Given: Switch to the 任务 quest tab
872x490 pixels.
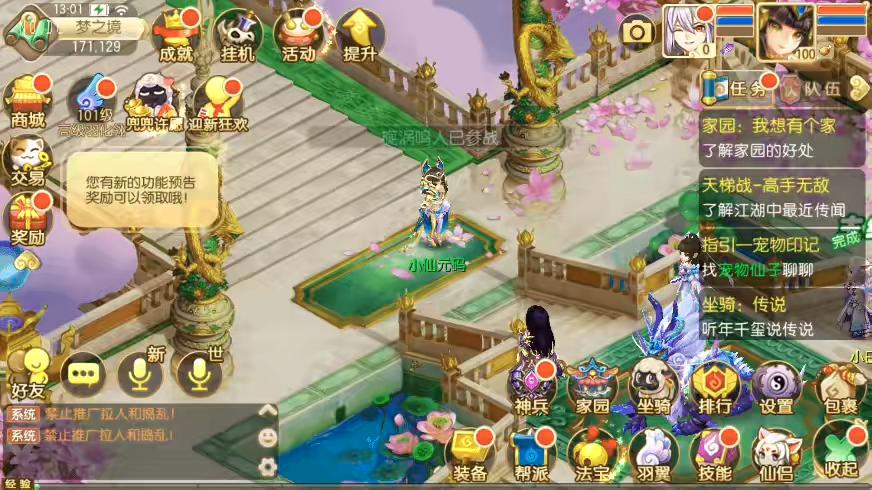Looking at the screenshot, I should [x=739, y=88].
